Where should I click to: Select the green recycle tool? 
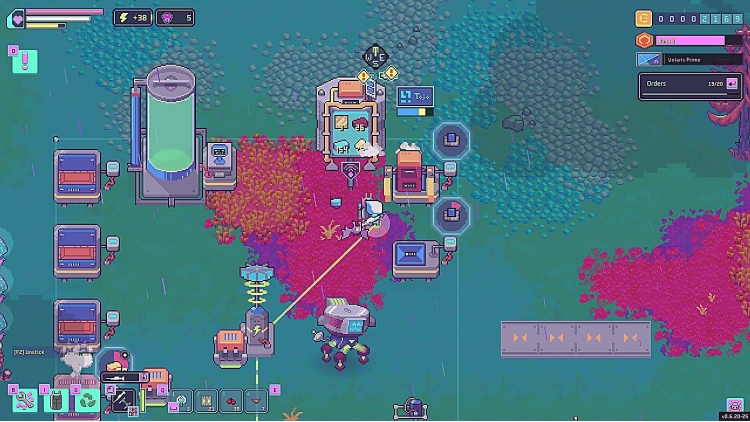(88, 400)
